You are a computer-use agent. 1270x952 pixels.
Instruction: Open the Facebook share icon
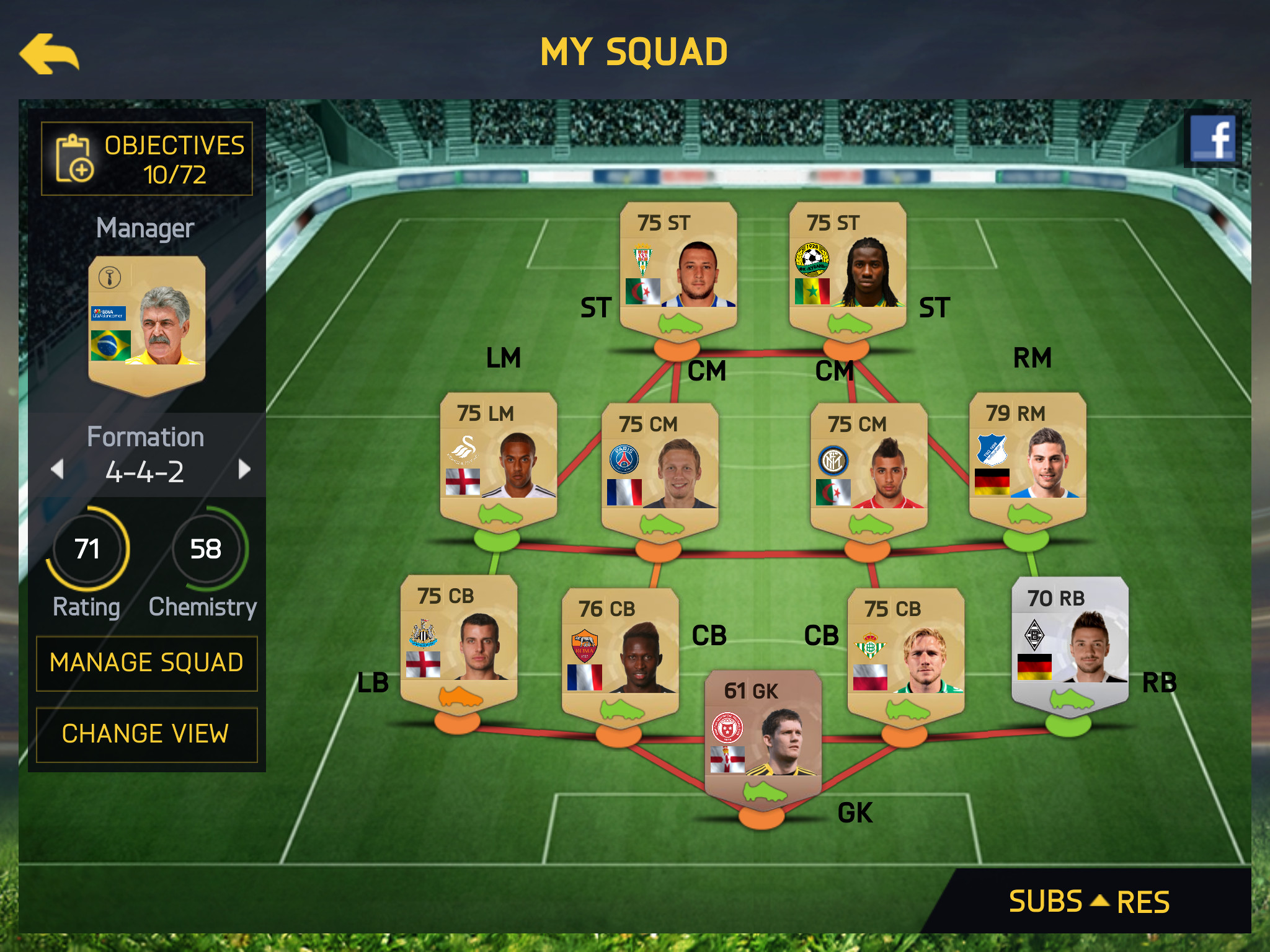click(1212, 138)
